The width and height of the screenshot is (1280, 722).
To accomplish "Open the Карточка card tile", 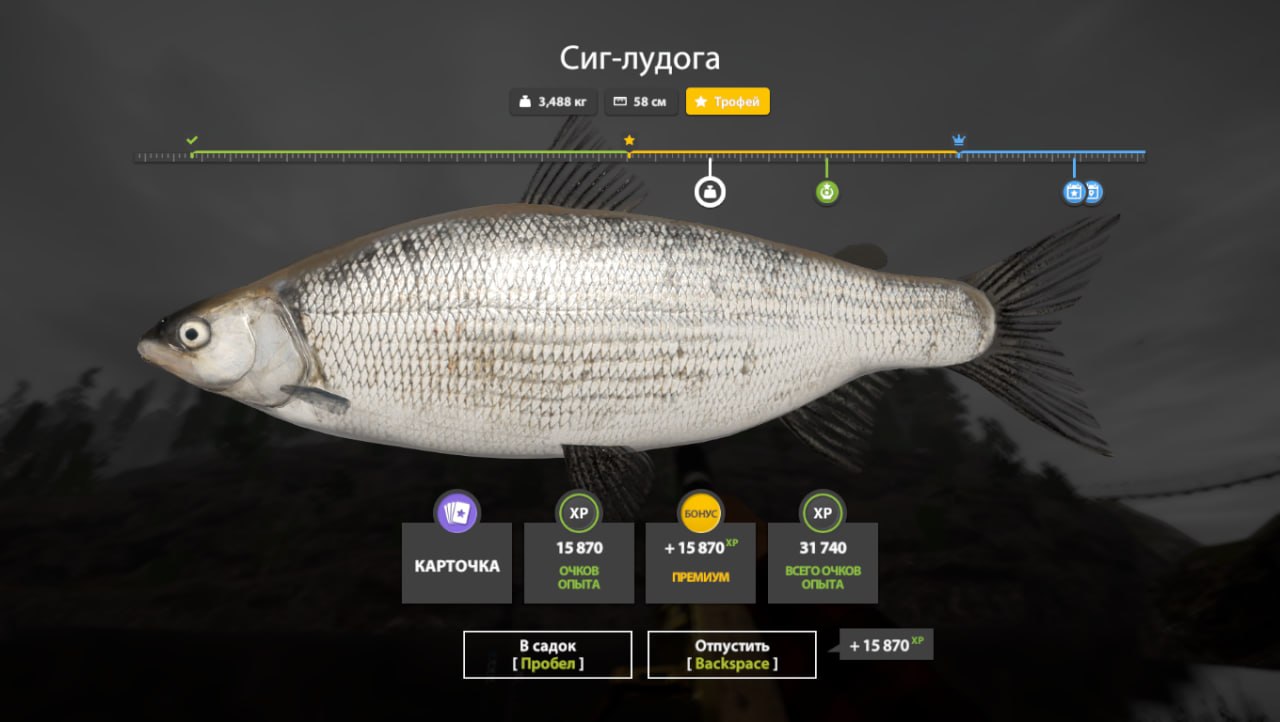I will pyautogui.click(x=457, y=563).
